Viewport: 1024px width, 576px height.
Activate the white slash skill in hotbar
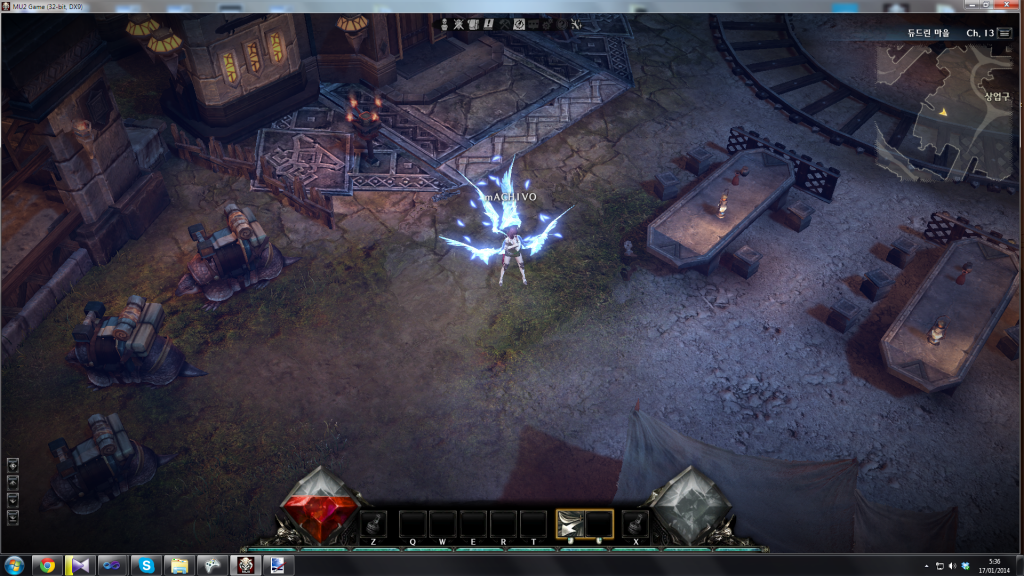point(570,523)
